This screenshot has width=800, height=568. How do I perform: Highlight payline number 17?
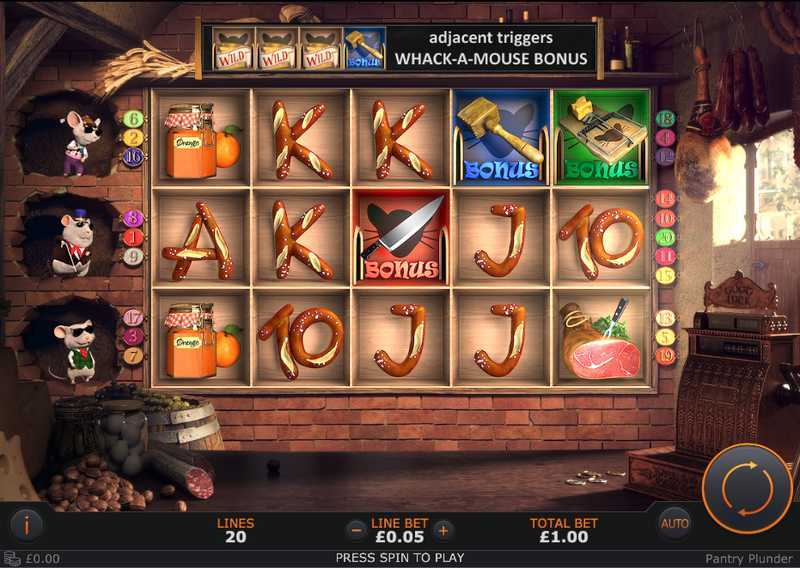coord(134,317)
